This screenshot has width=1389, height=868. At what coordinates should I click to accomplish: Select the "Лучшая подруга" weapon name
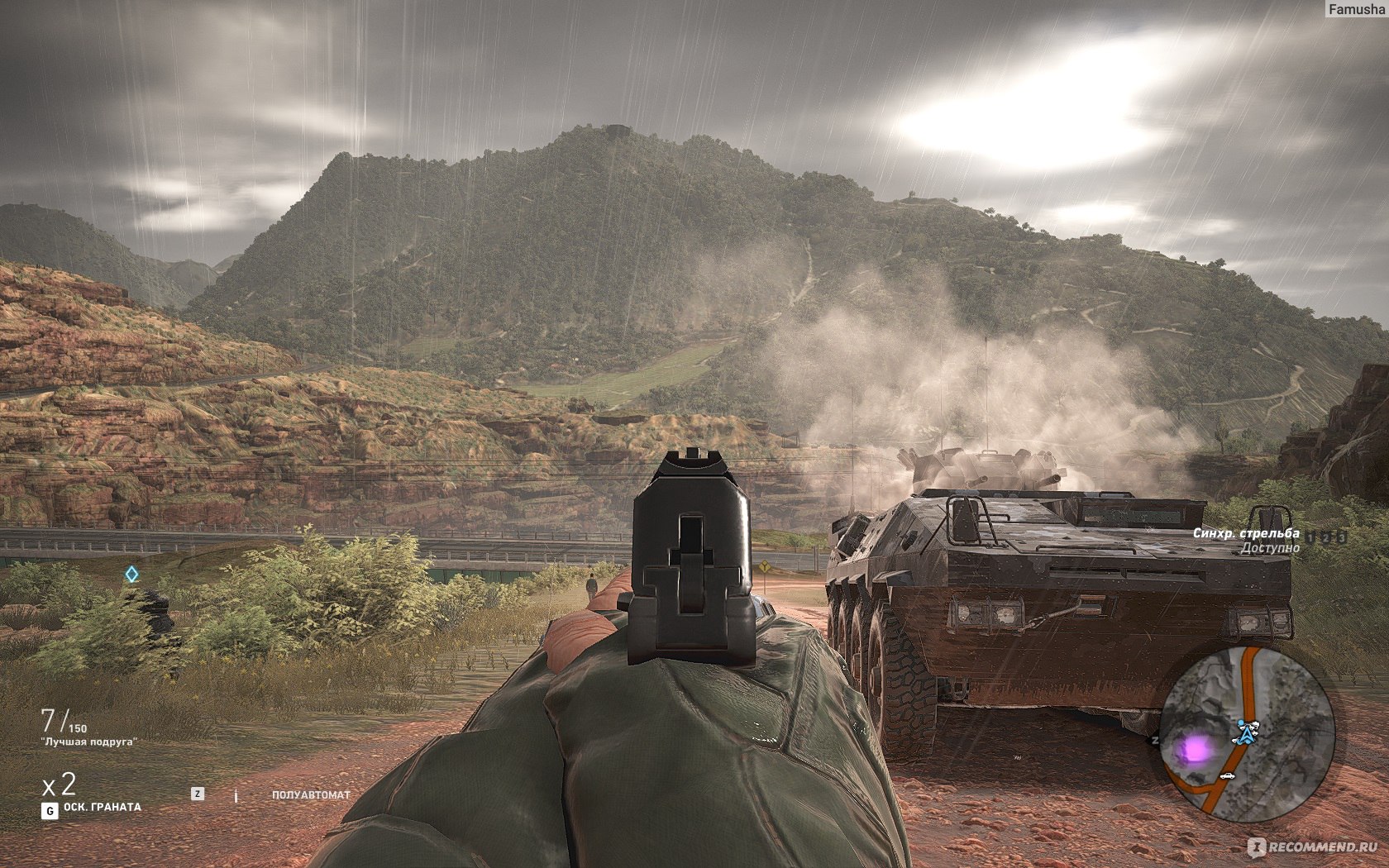point(88,742)
